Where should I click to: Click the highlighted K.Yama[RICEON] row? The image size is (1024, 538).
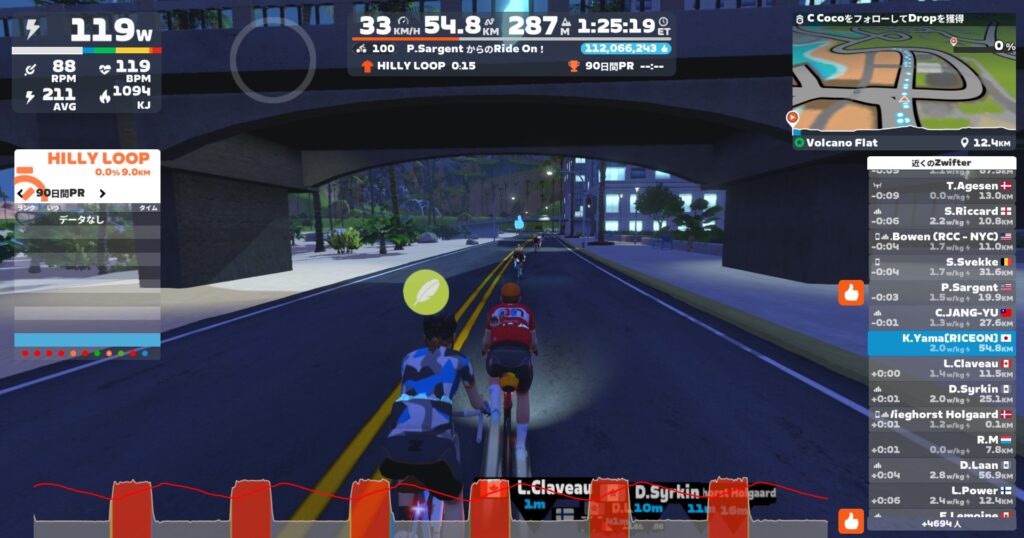(x=941, y=343)
